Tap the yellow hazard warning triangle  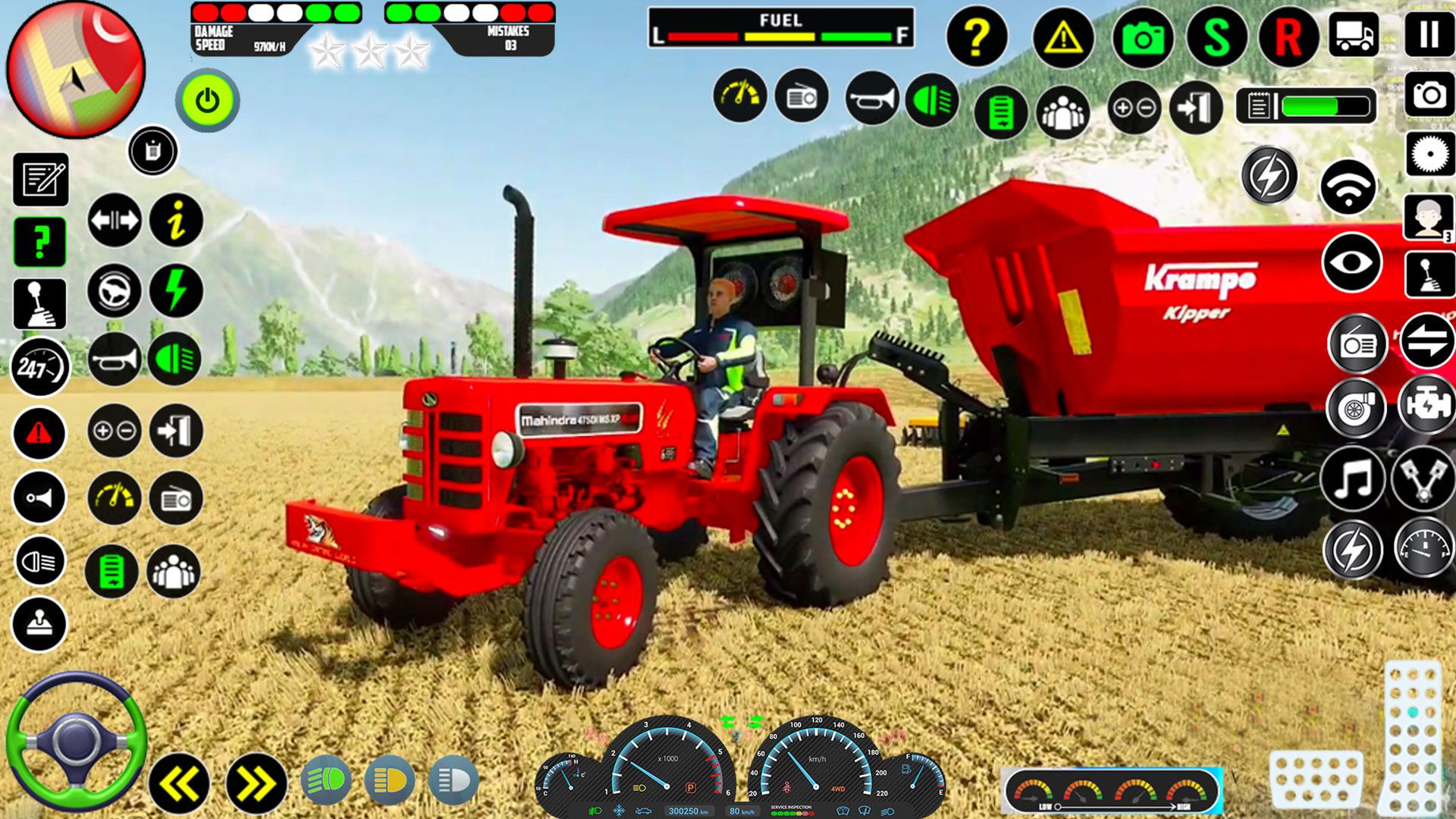click(x=1063, y=36)
